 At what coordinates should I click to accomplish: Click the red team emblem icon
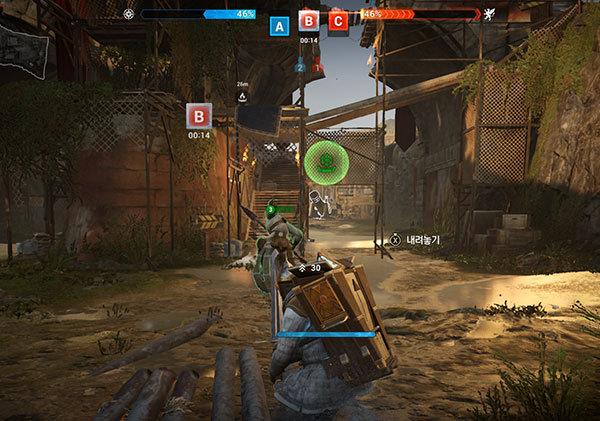pos(490,14)
